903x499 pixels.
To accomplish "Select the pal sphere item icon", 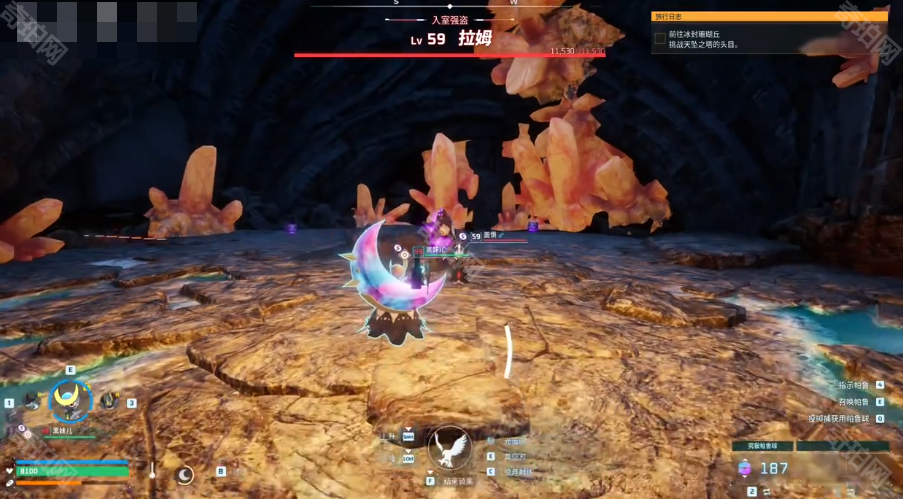I will 745,467.
